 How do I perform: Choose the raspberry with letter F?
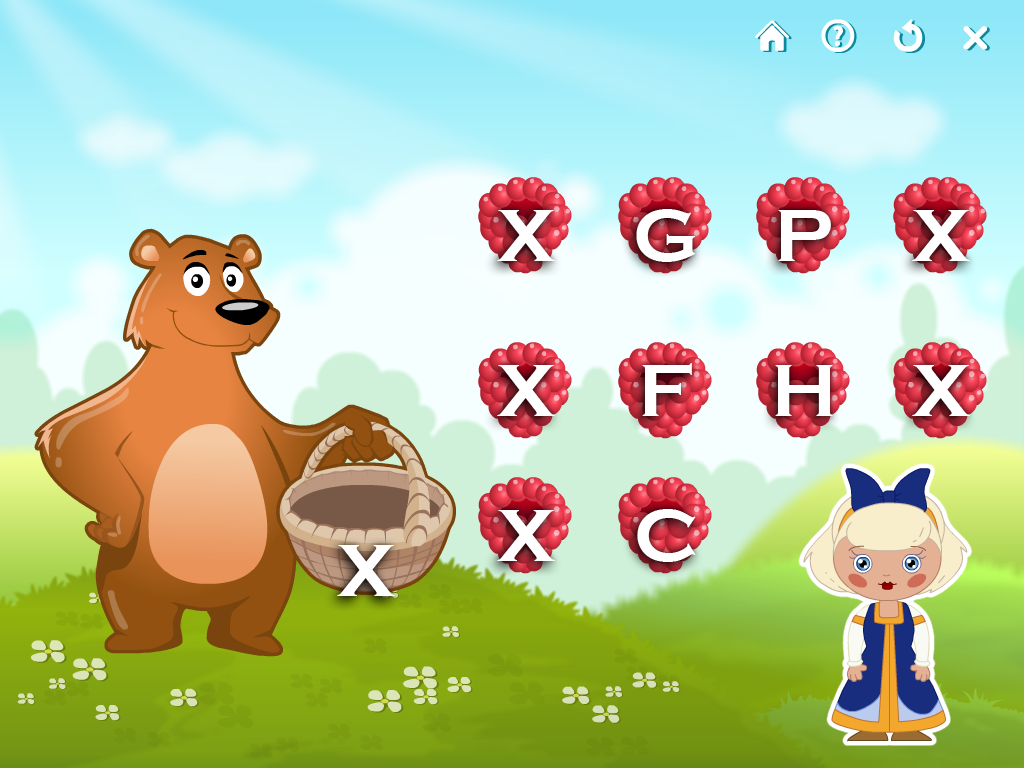664,390
